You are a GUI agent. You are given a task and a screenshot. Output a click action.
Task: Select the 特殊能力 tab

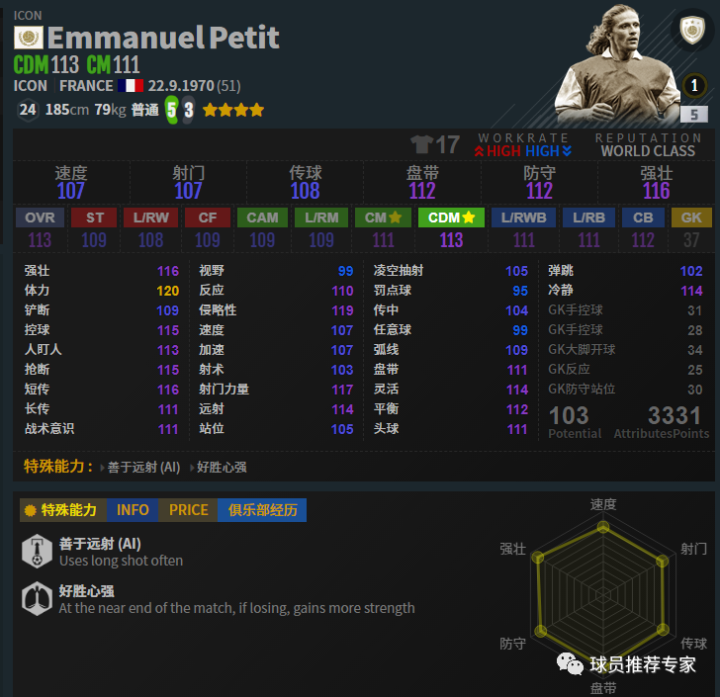point(63,510)
